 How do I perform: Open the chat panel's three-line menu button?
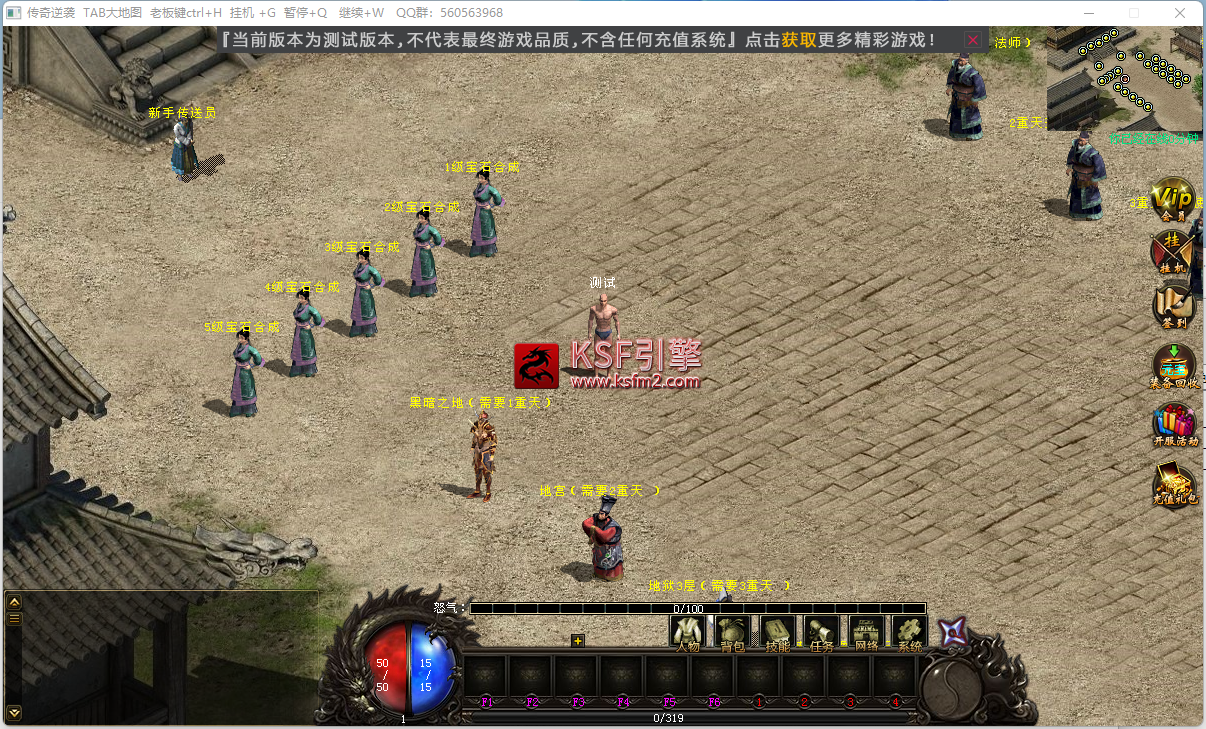point(14,619)
